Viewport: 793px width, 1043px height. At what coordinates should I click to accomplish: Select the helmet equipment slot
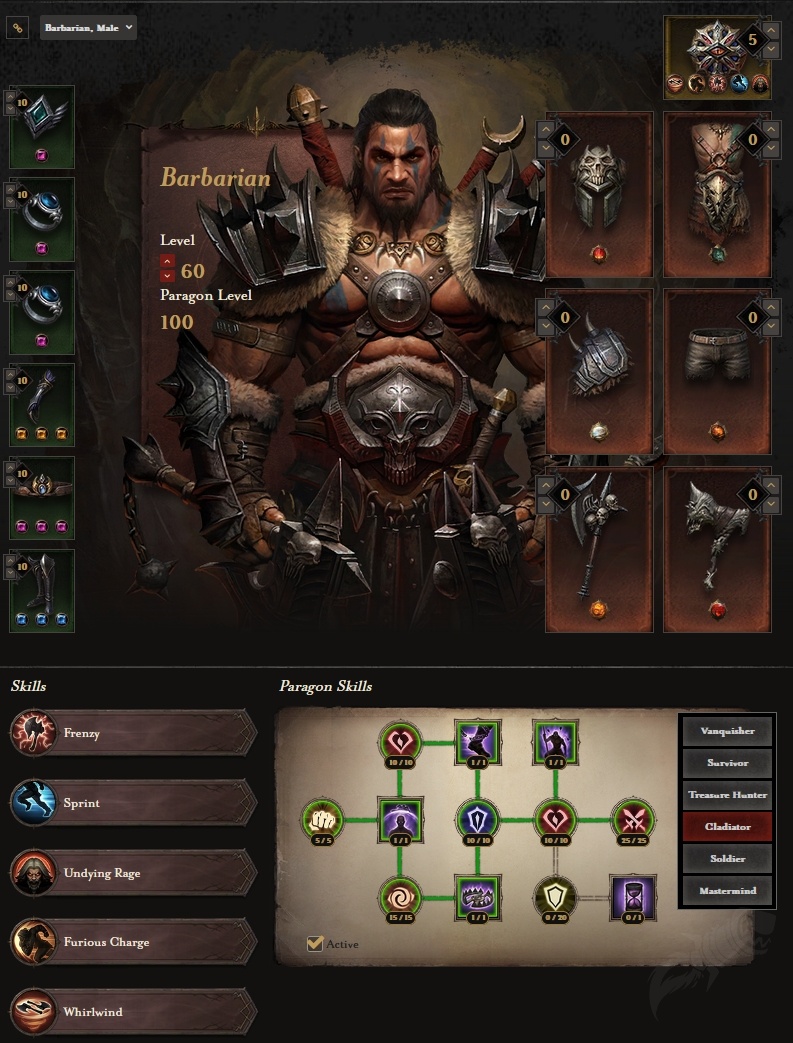[599, 194]
